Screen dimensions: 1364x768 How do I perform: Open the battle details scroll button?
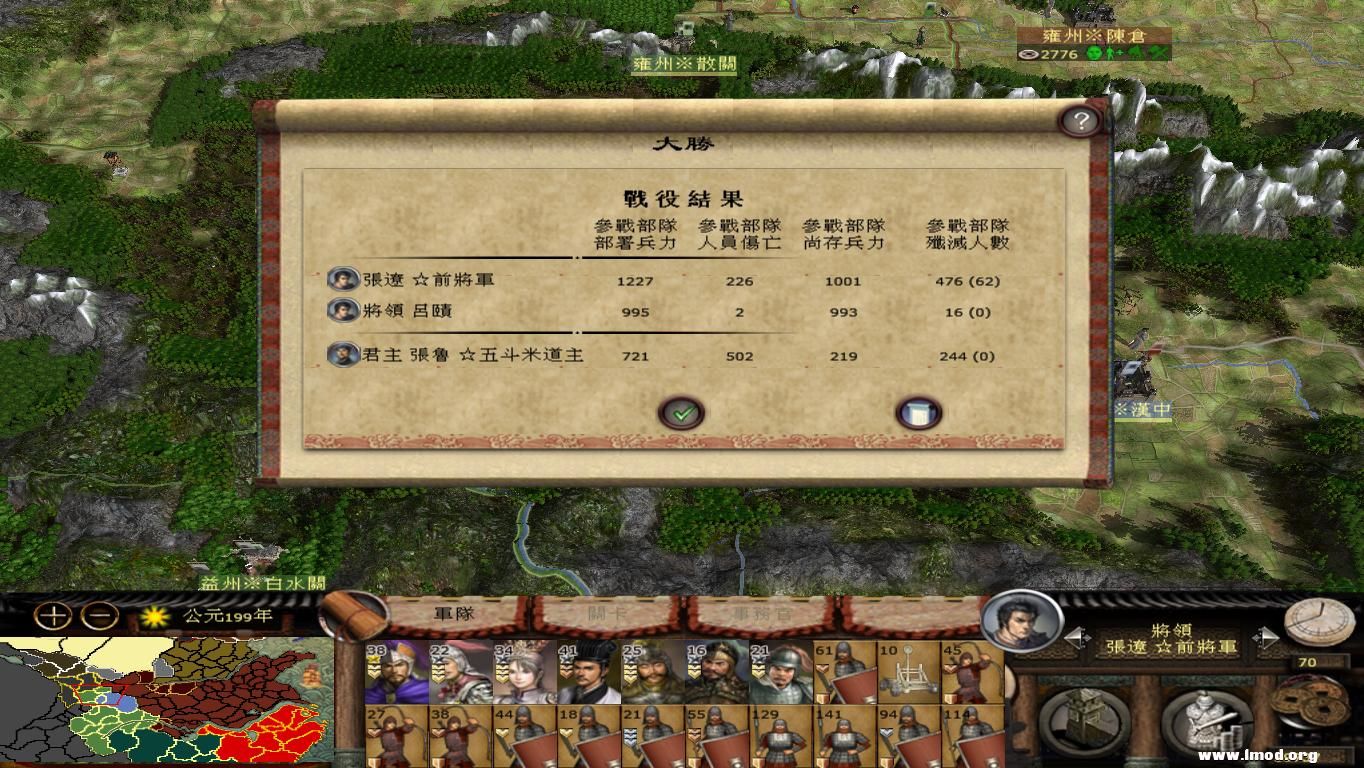pyautogui.click(x=917, y=411)
